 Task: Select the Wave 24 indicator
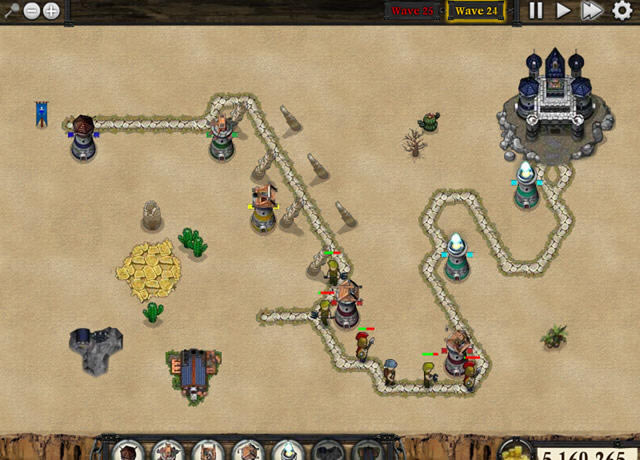click(476, 11)
